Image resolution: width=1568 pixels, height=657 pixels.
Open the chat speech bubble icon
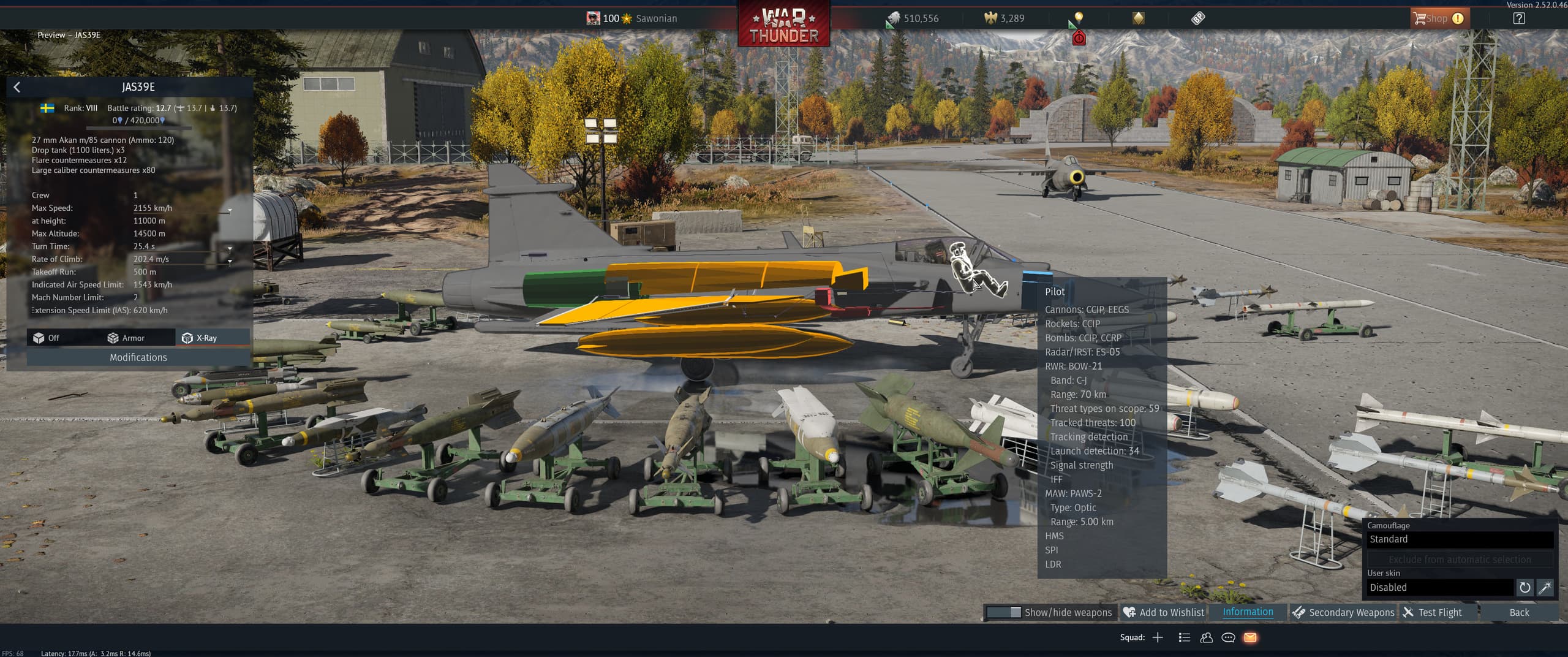point(1228,637)
